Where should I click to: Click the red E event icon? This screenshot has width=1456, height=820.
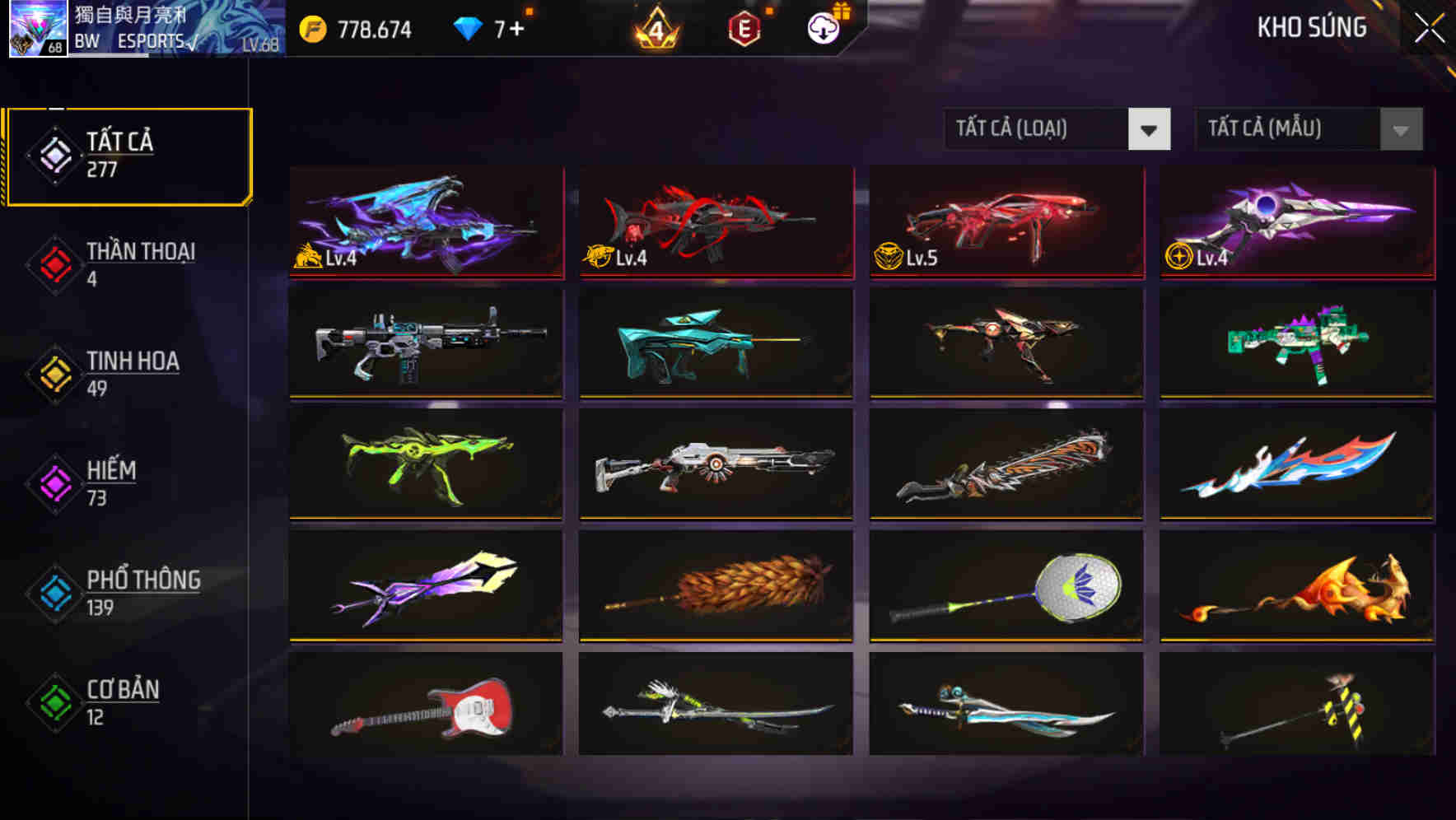coord(746,27)
